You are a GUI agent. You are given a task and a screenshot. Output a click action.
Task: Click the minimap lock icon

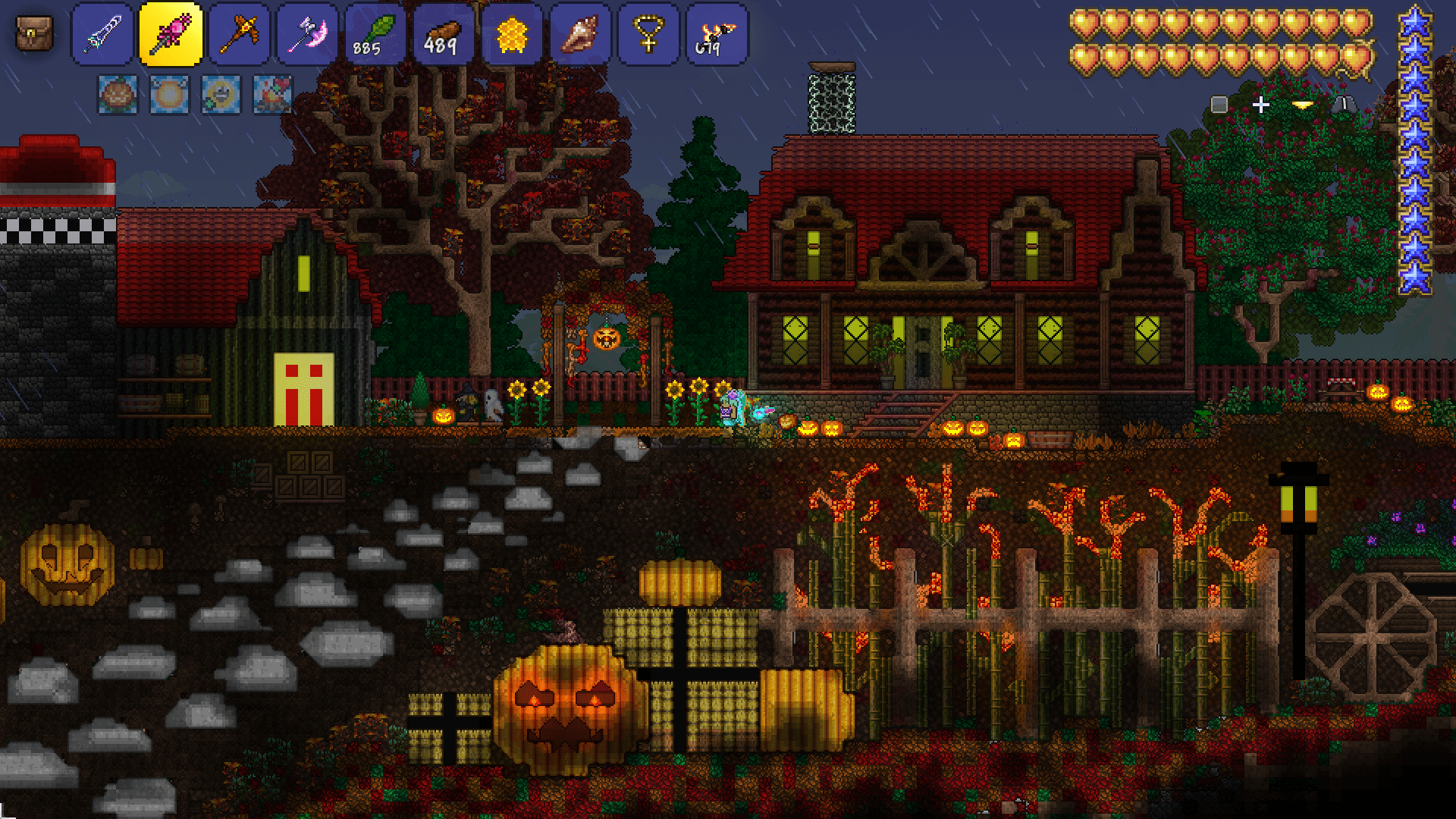point(1346,105)
